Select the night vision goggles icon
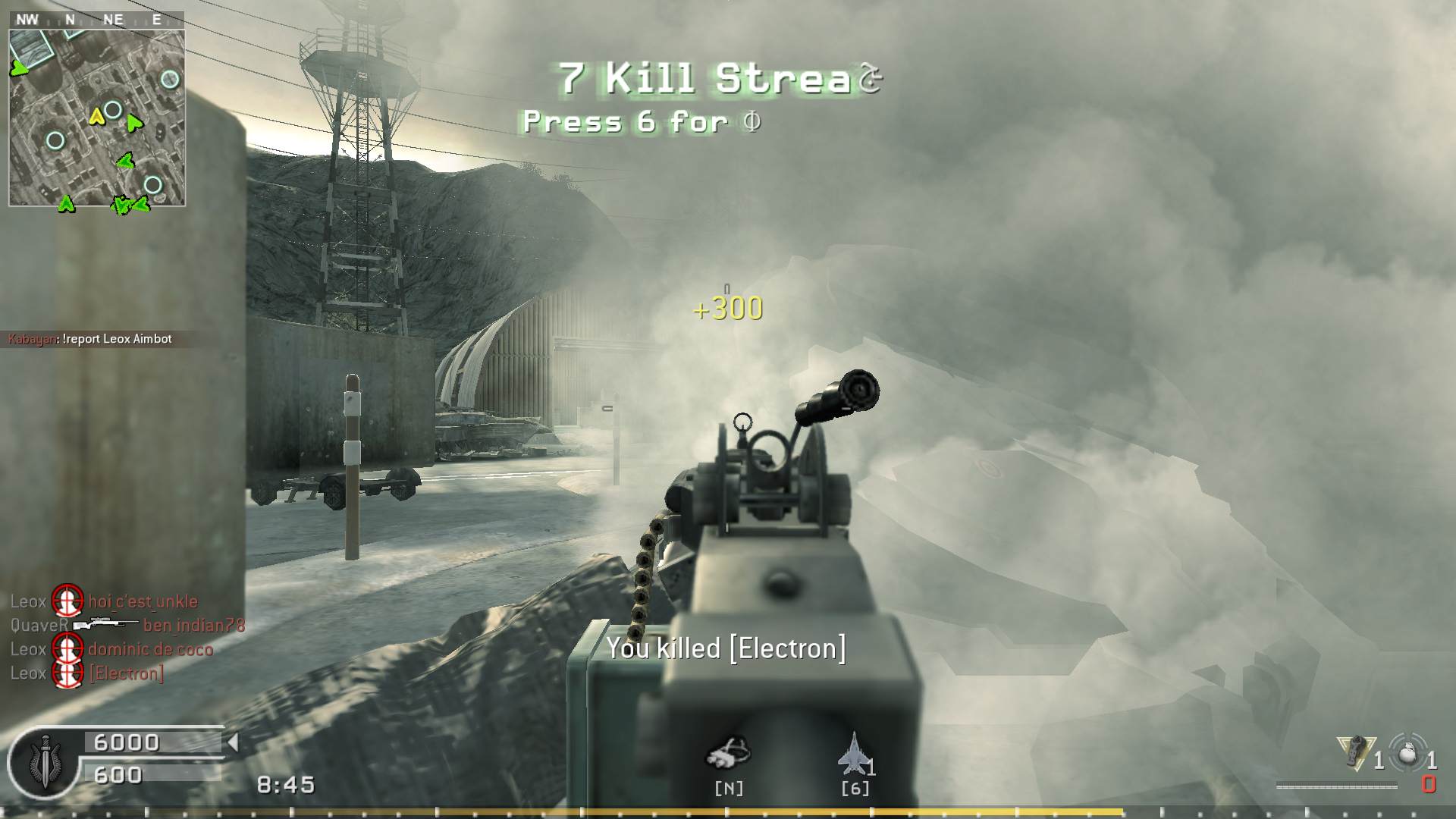 click(x=728, y=753)
